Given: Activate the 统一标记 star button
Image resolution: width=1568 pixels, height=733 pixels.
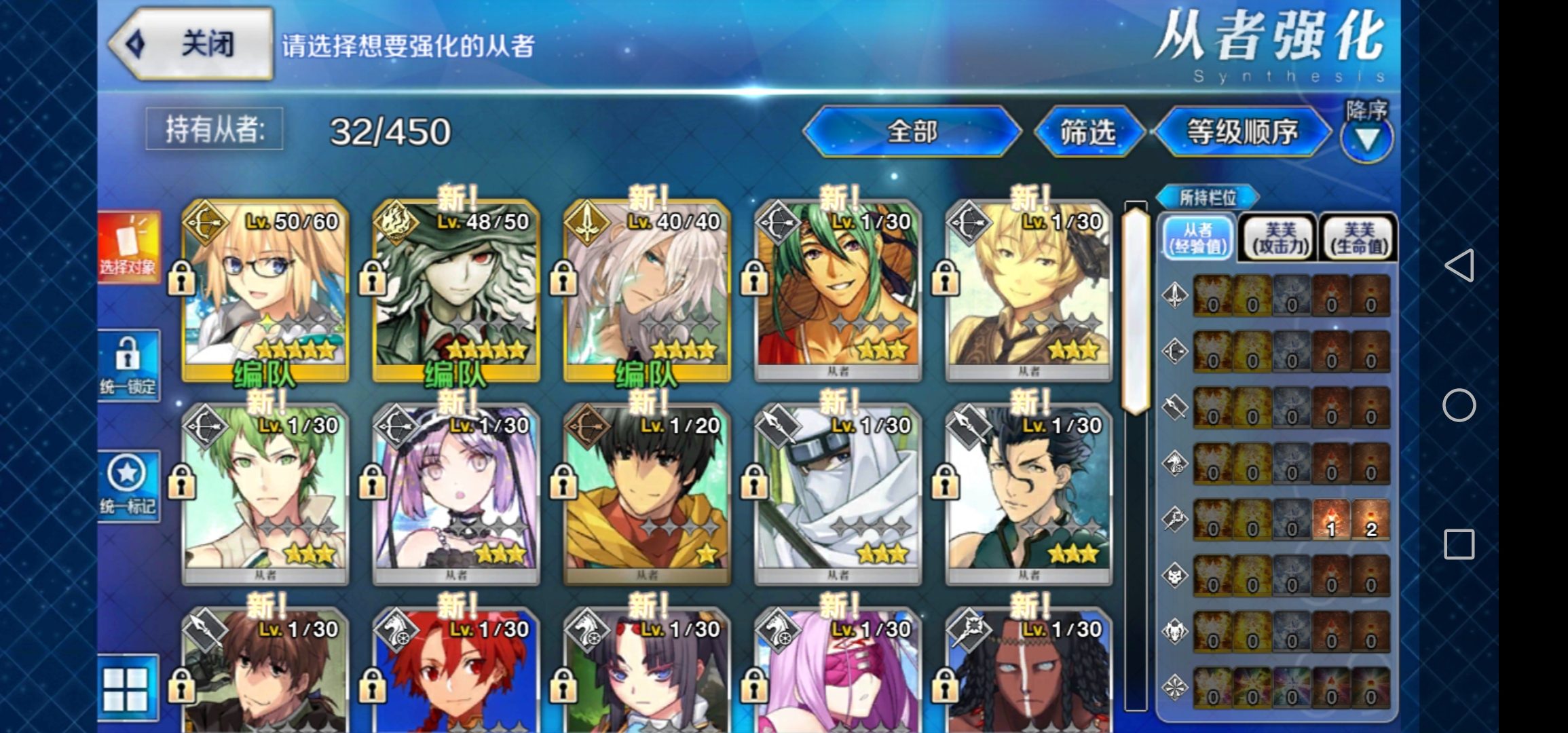Looking at the screenshot, I should click(x=128, y=486).
